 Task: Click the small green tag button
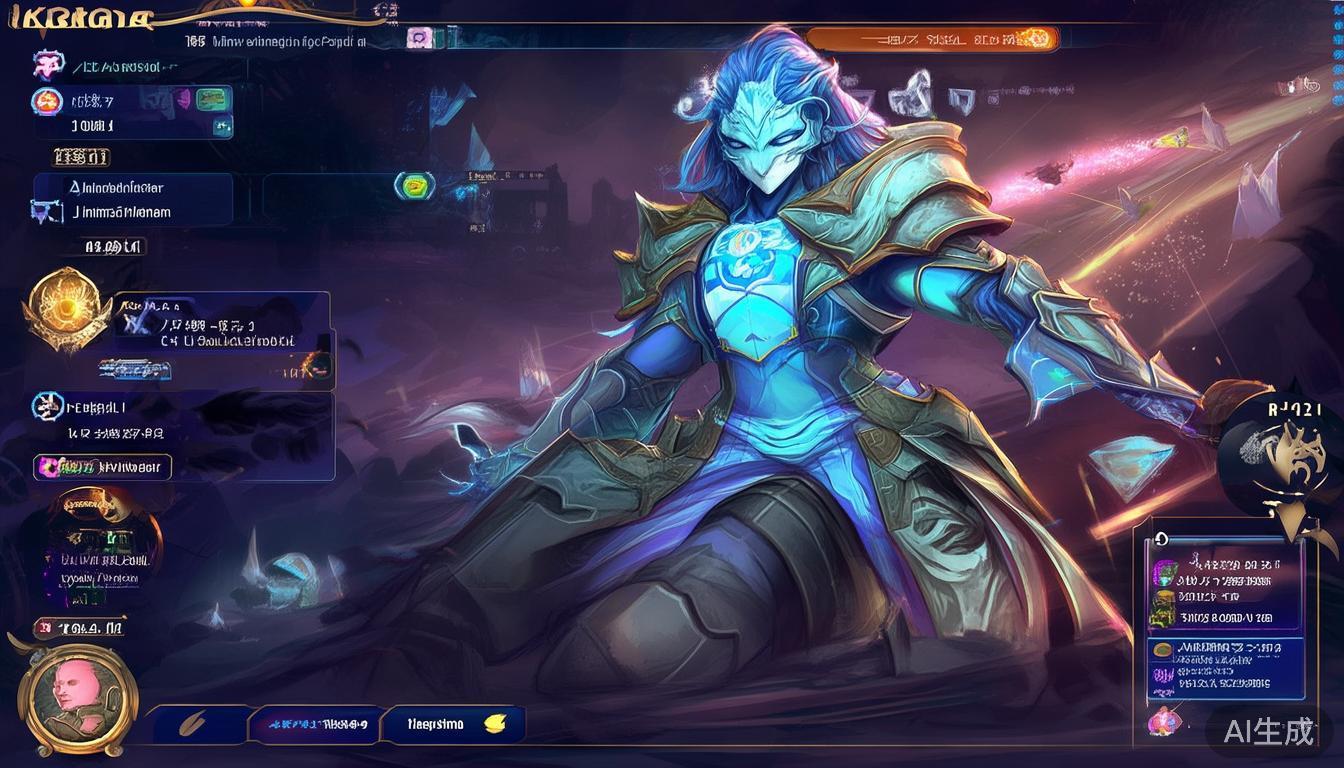210,98
